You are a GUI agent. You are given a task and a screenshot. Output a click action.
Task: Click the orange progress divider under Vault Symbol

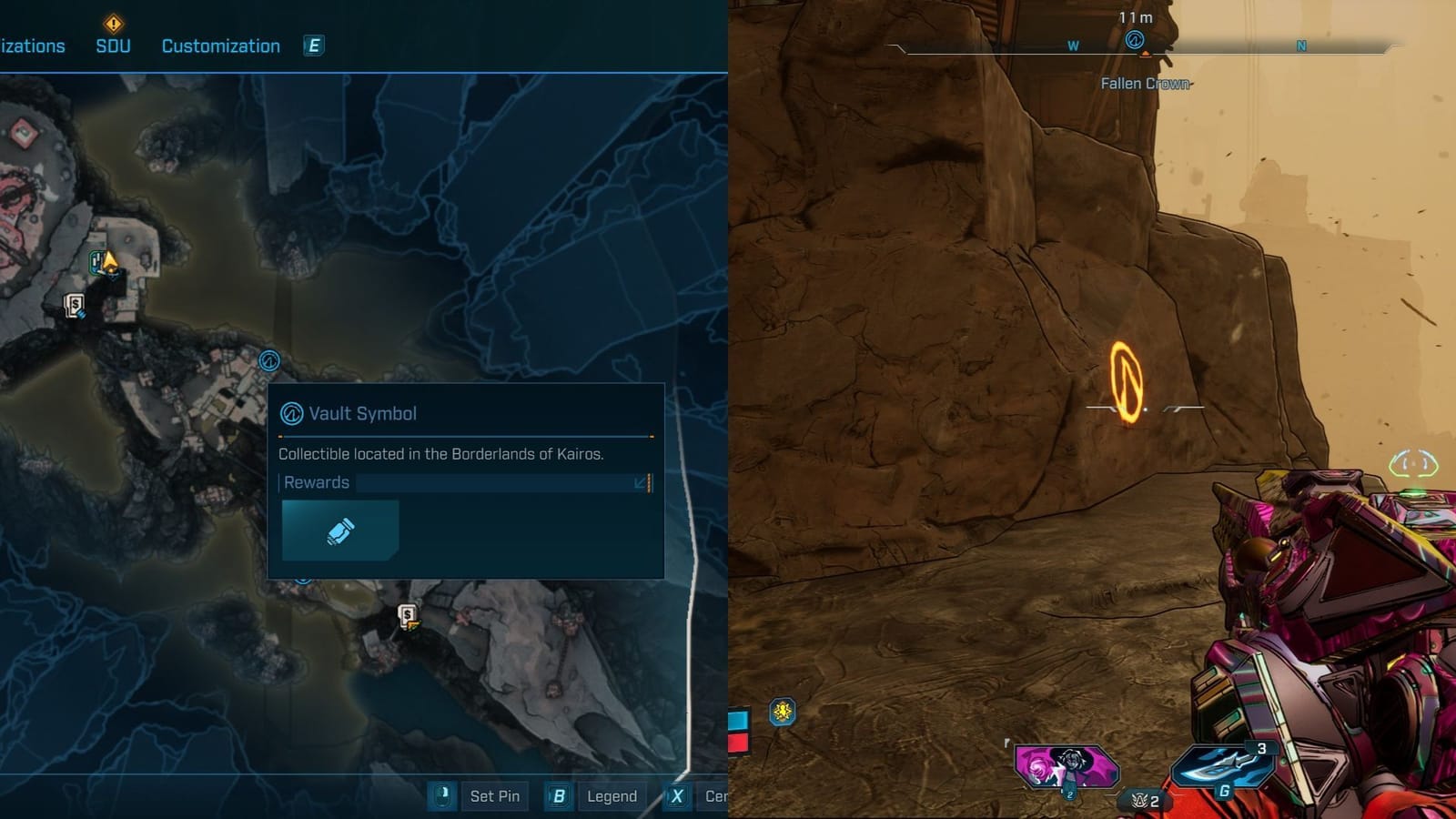pyautogui.click(x=464, y=435)
